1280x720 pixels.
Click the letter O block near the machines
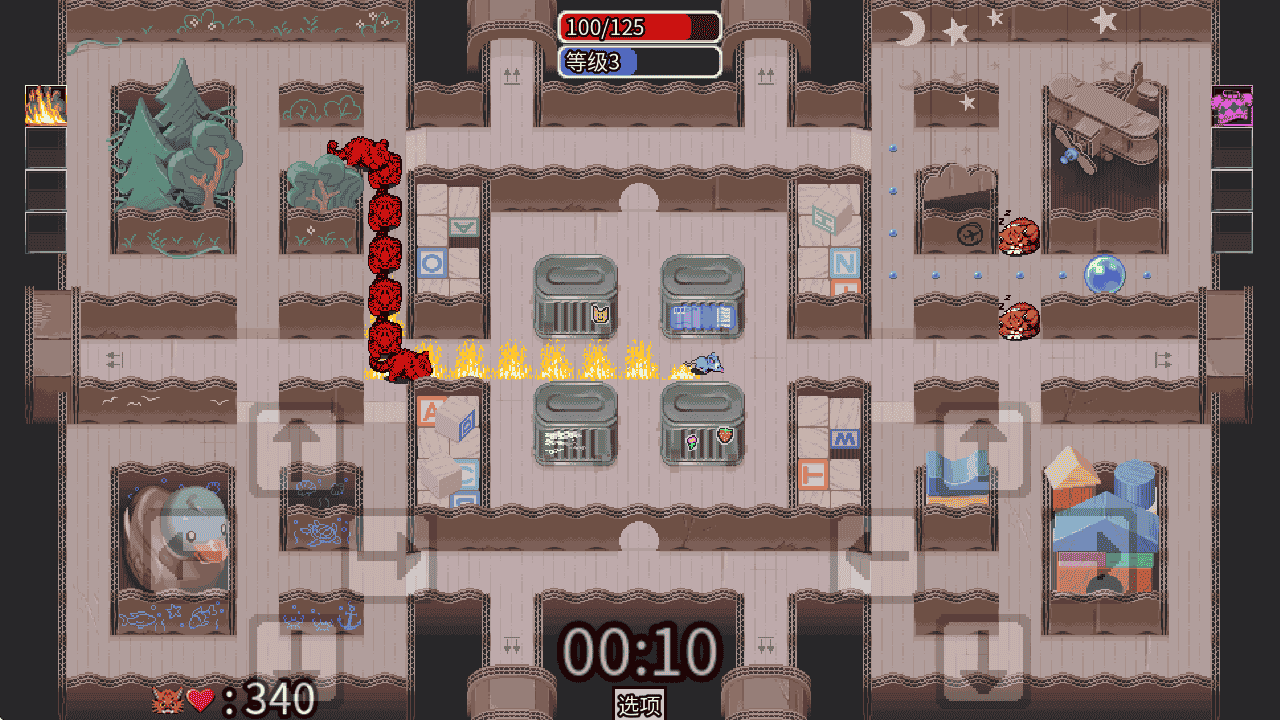431,262
